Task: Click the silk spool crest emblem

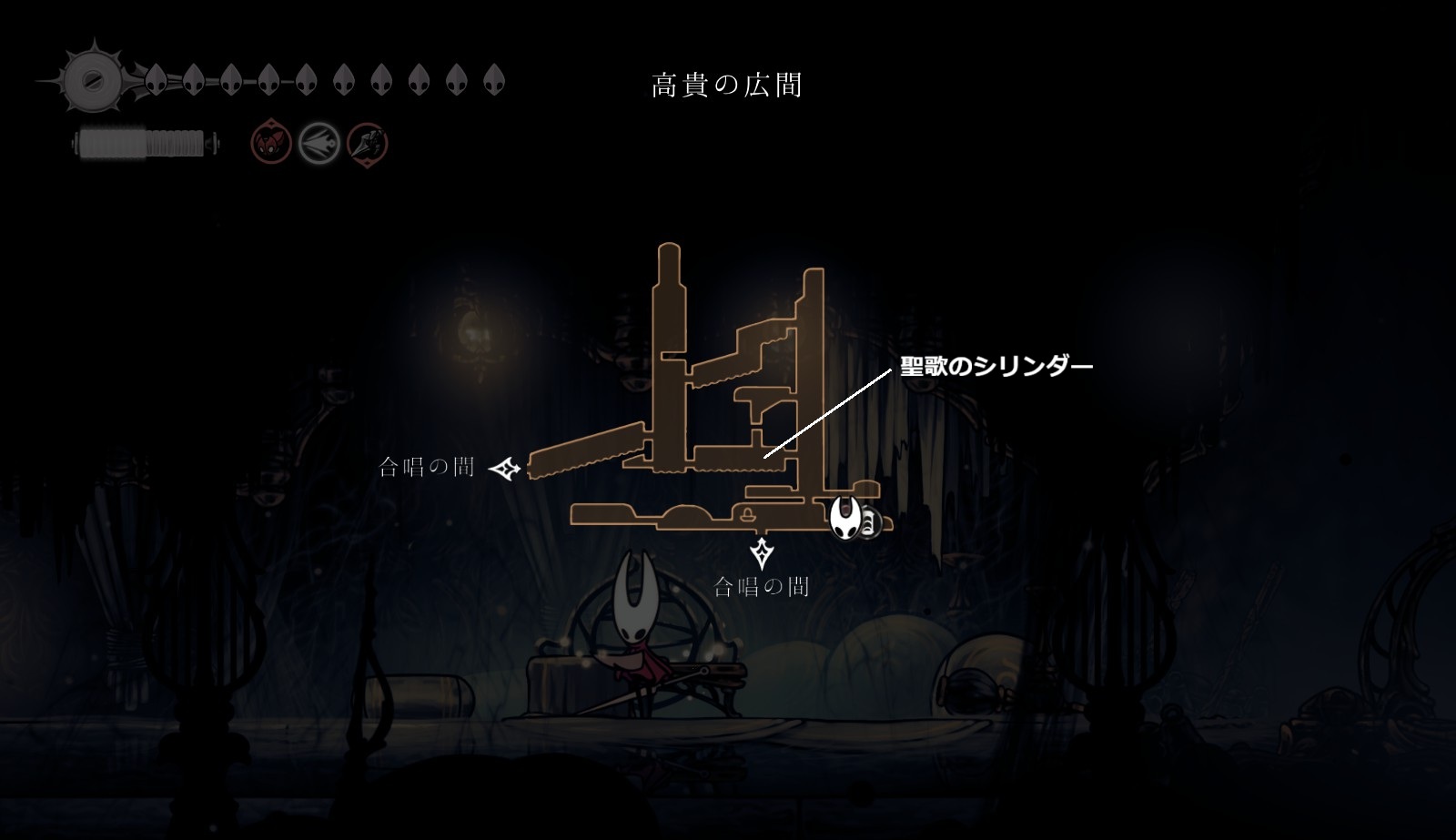Action: point(93,80)
